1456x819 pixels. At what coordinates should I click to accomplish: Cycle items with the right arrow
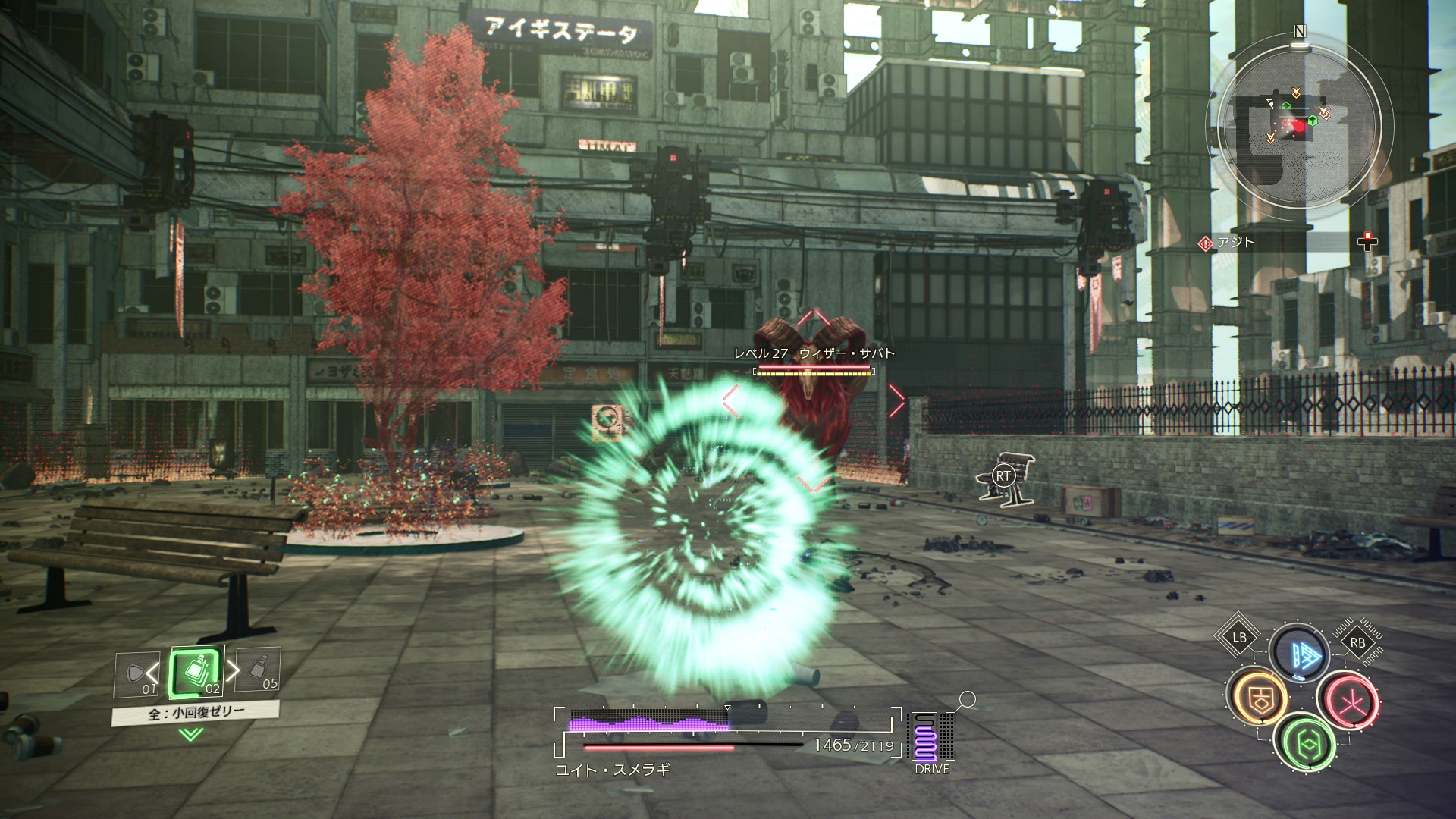pos(233,670)
